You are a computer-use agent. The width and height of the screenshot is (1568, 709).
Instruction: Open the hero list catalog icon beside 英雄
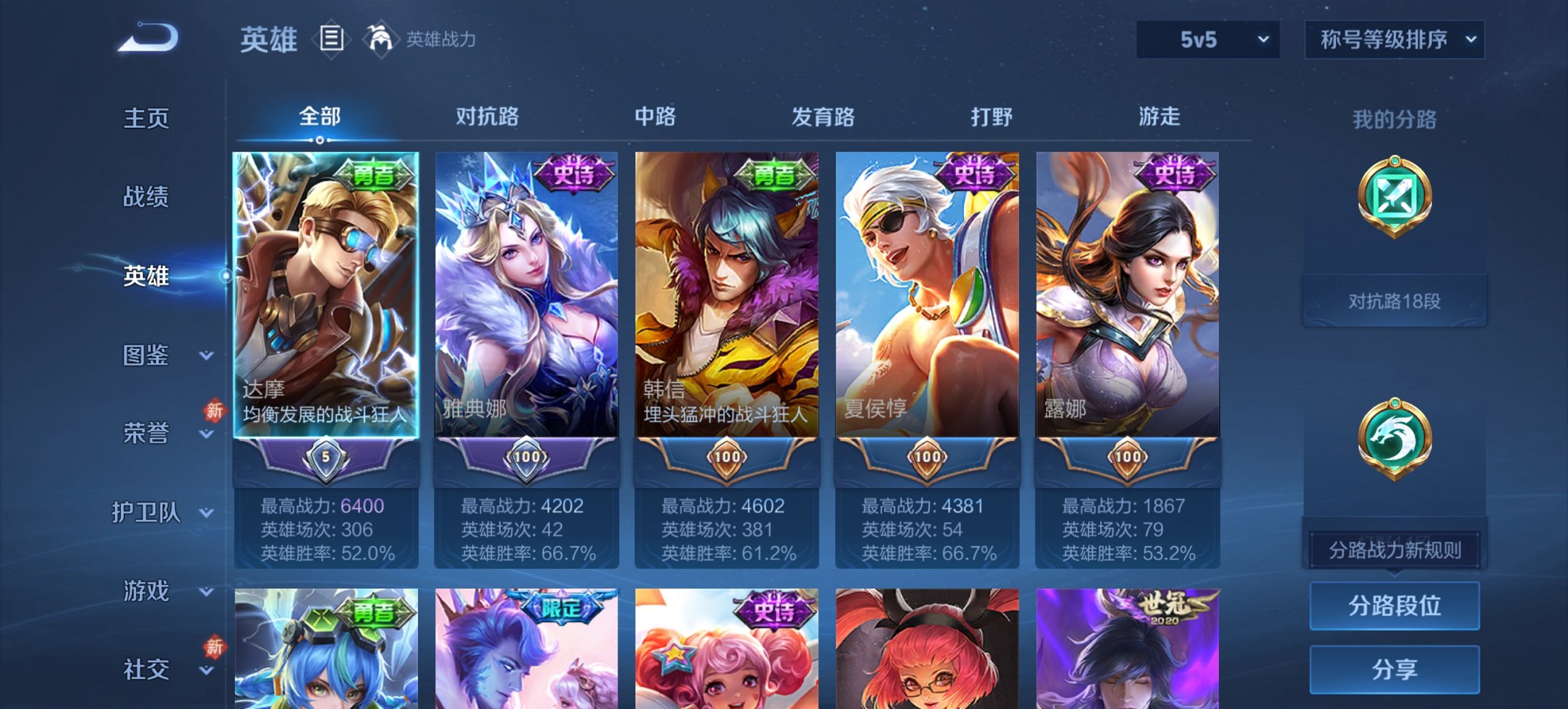331,40
